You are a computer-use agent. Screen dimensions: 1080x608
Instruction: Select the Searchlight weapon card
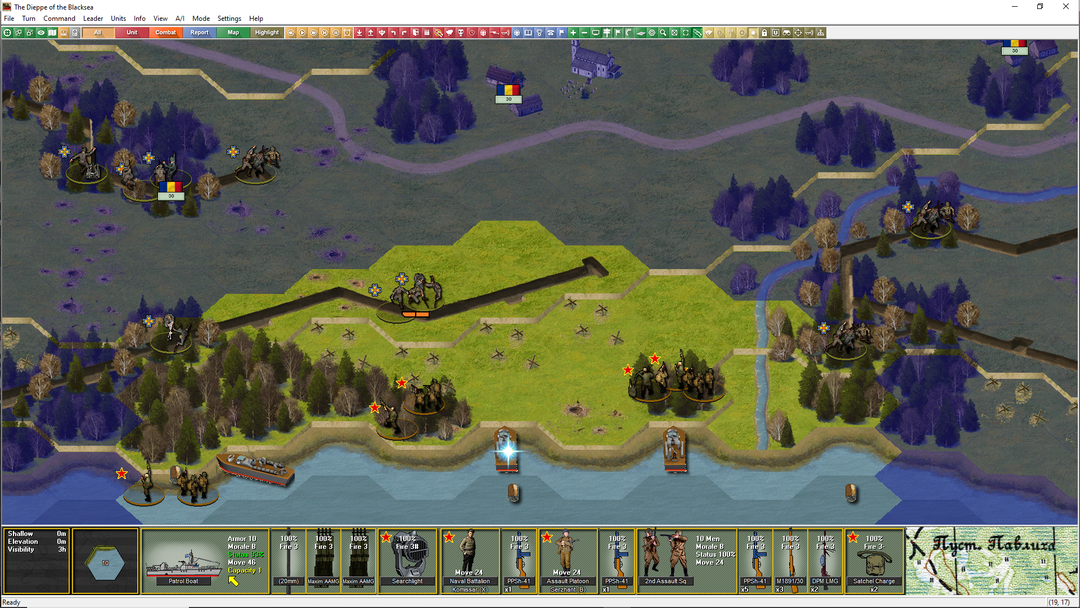click(409, 560)
